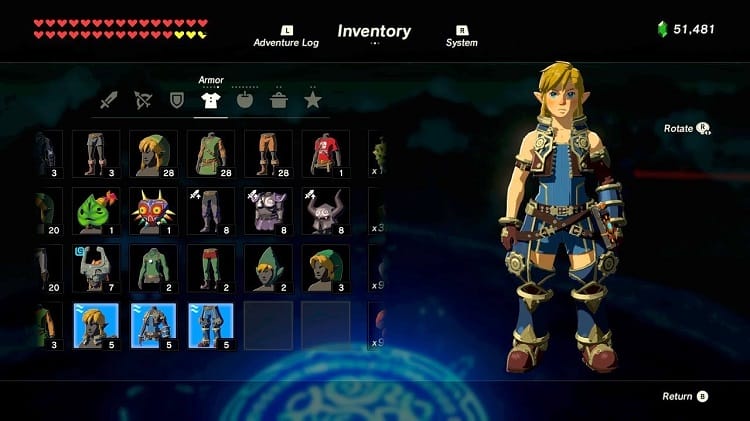This screenshot has width=750, height=421.
Task: Open the Adventure Log screen
Action: [287, 36]
